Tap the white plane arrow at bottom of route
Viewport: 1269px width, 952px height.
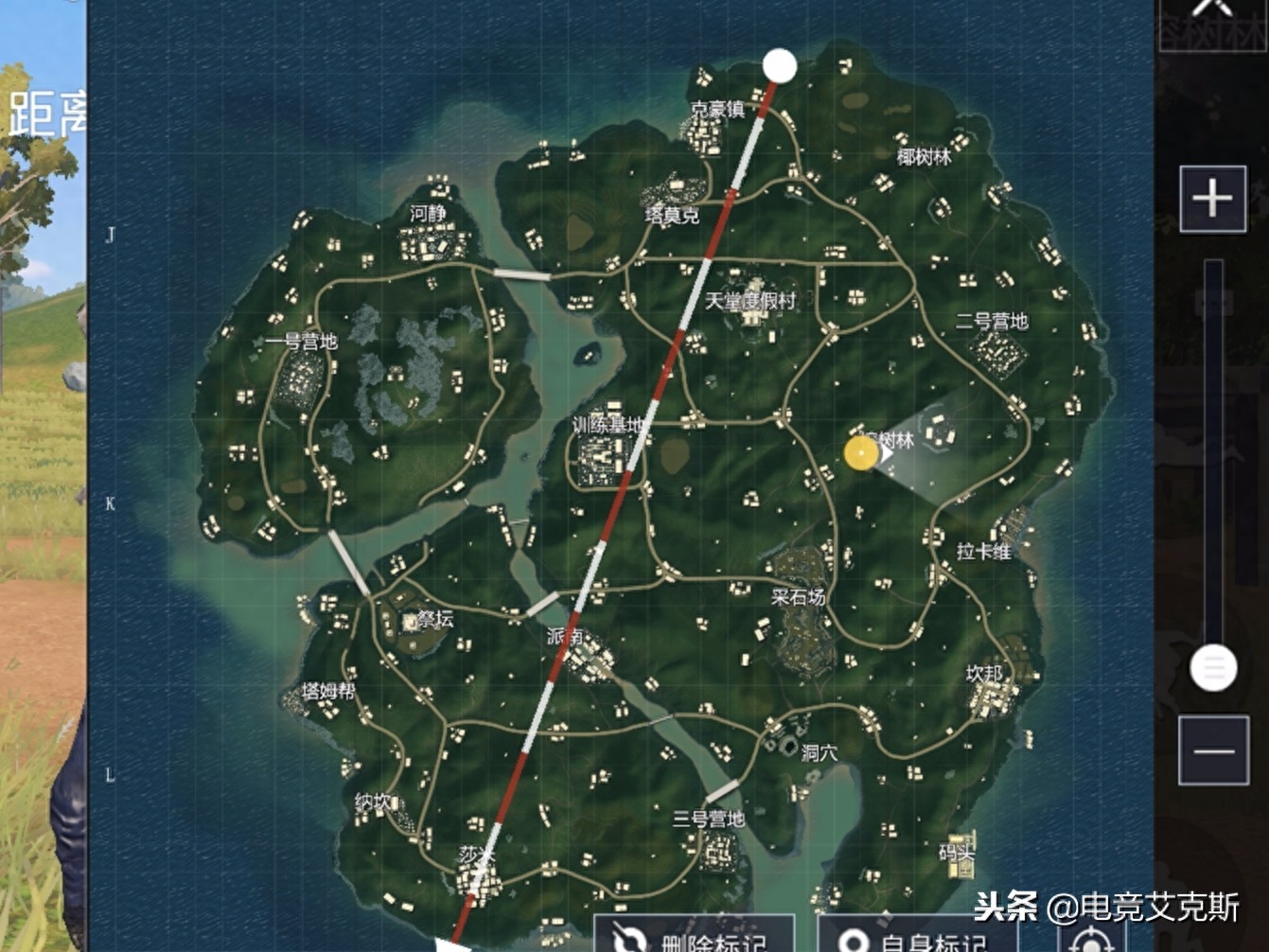452,946
